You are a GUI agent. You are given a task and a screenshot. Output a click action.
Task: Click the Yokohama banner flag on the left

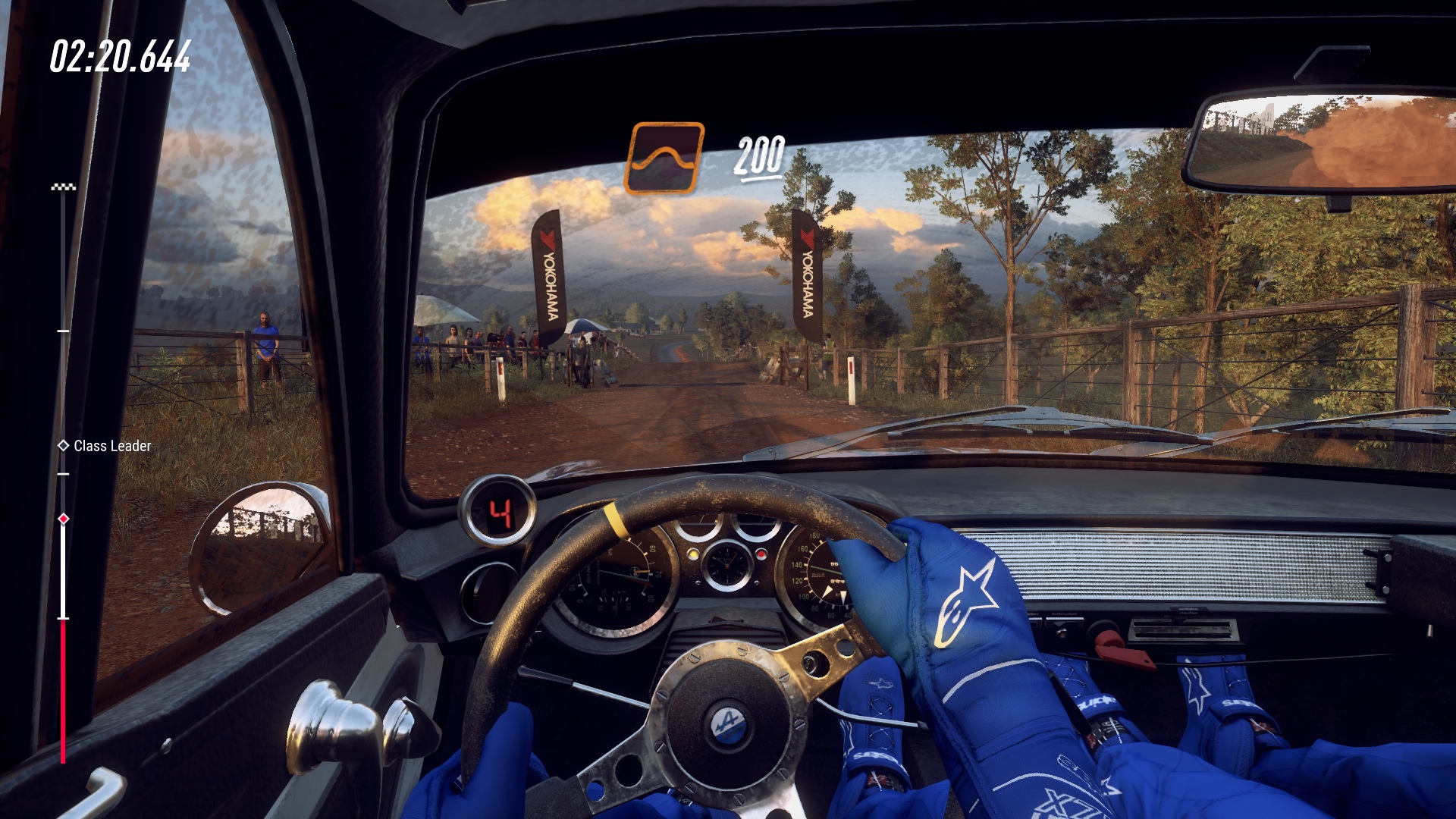(549, 273)
